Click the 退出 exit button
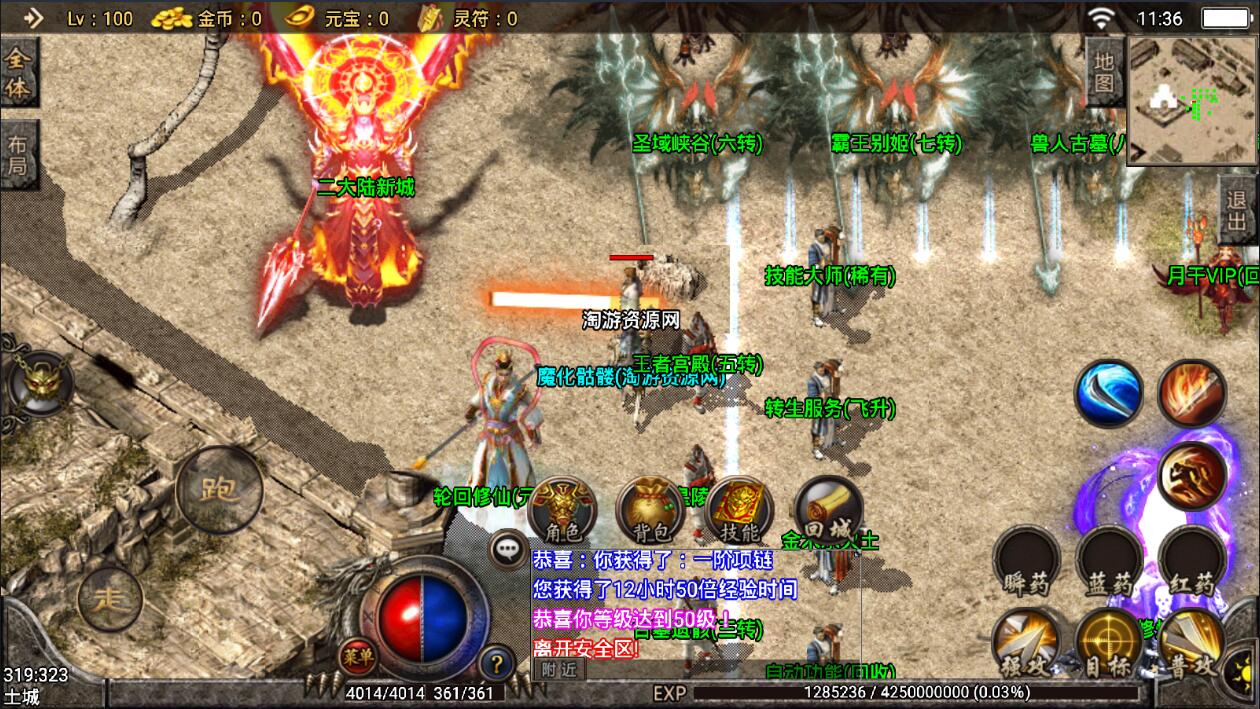Screen dimensions: 1260x709 (1238, 209)
